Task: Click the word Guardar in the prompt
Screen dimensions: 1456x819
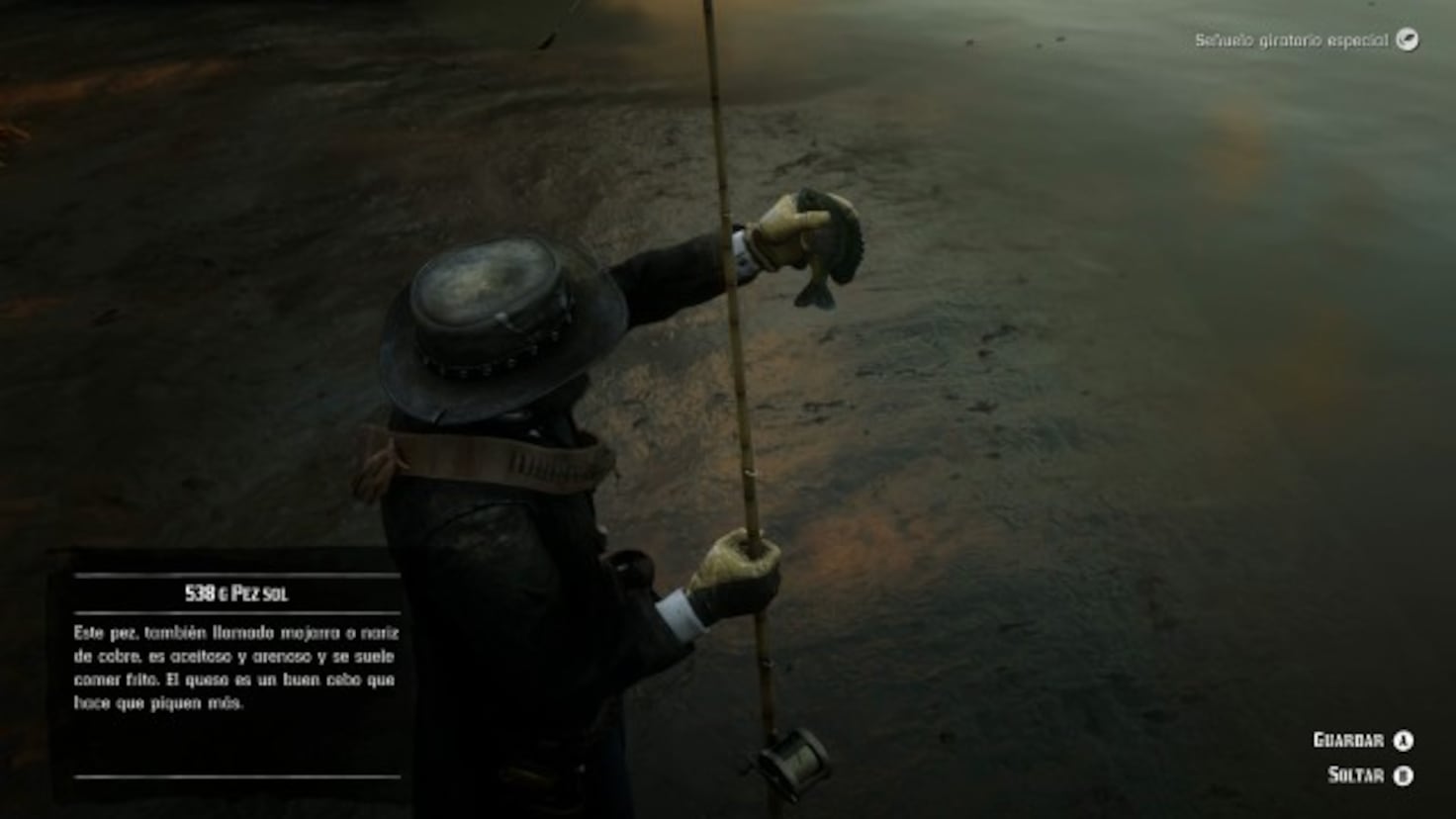Action: point(1347,739)
